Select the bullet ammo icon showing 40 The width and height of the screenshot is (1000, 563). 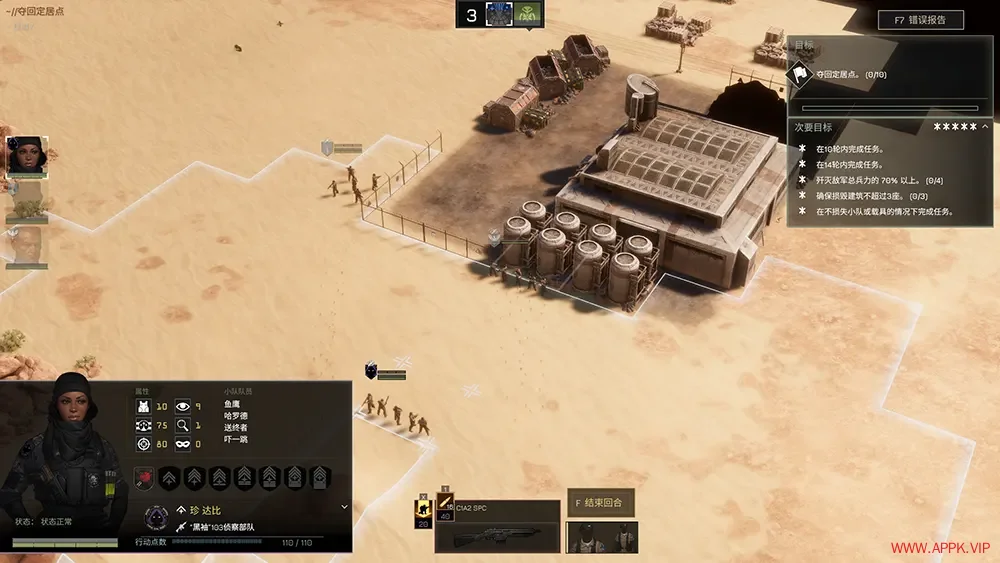click(x=446, y=508)
